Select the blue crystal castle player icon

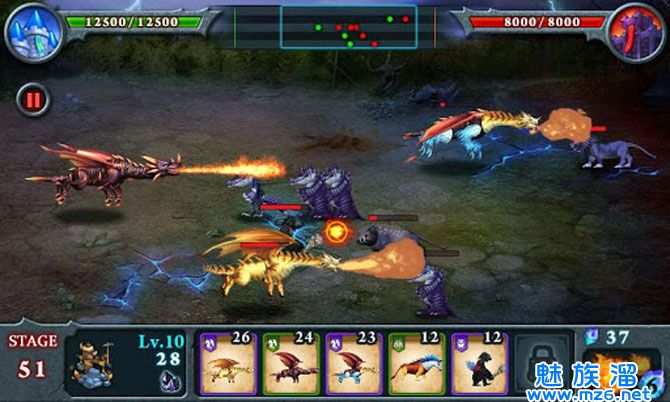[x=32, y=29]
